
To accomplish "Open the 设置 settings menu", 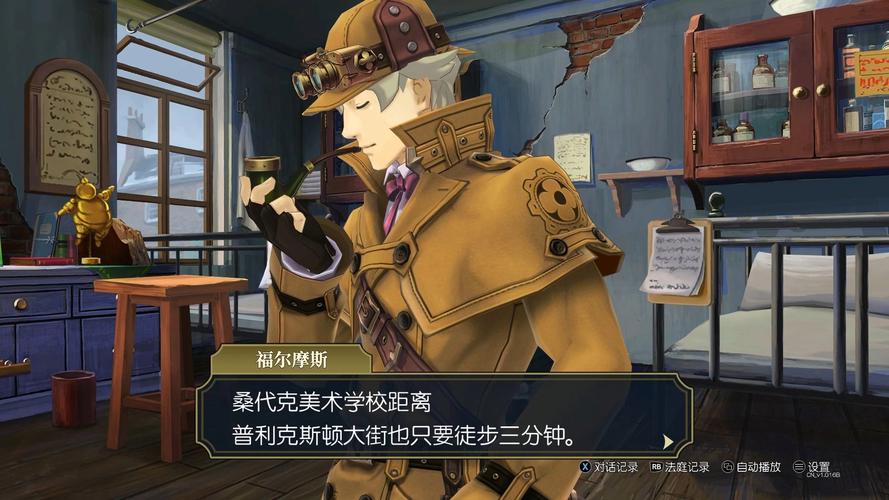I will 812,467.
